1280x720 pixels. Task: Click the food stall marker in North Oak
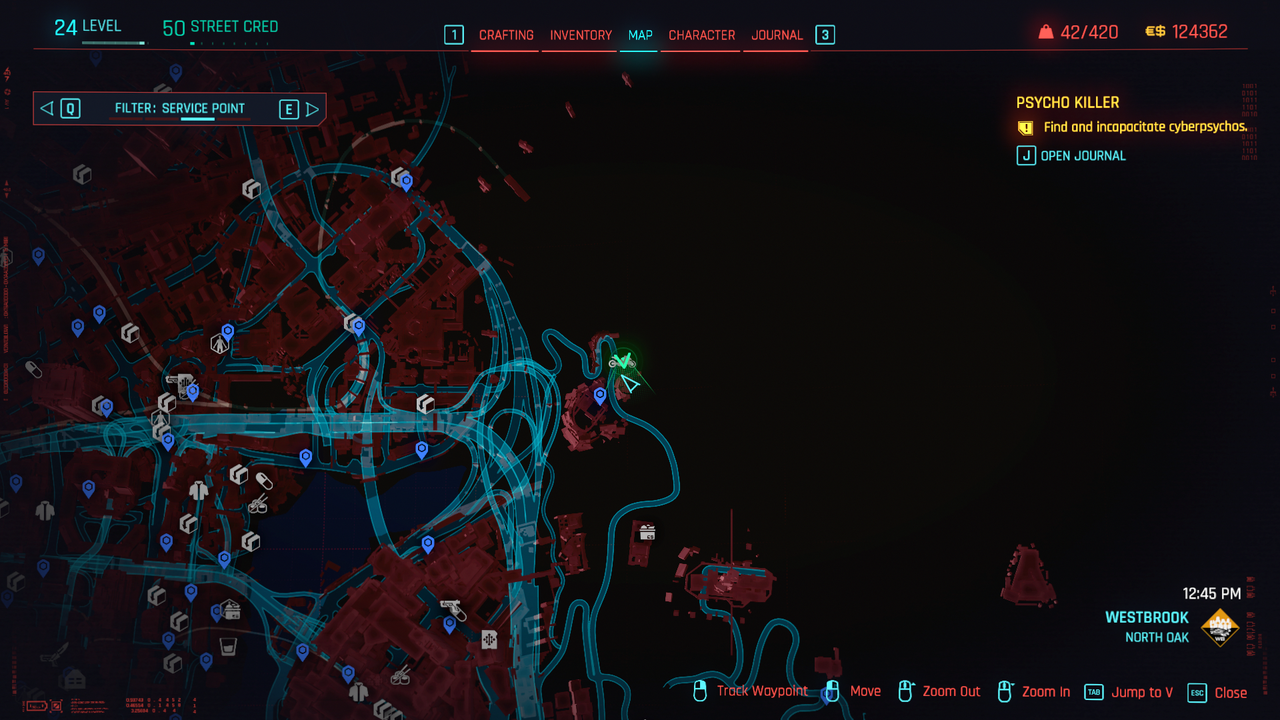tap(647, 532)
